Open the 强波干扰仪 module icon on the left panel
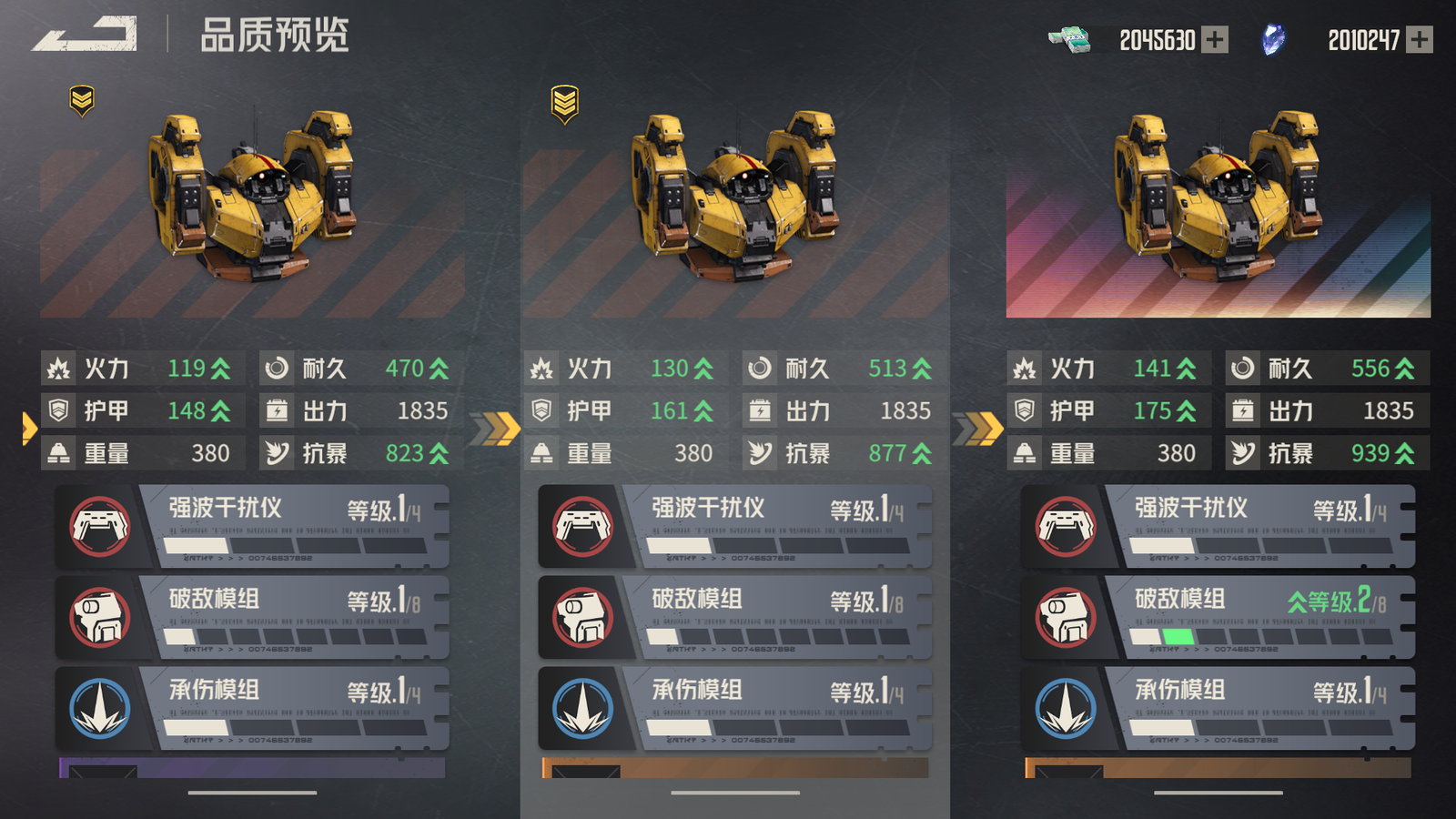The height and width of the screenshot is (819, 1456). click(x=100, y=526)
